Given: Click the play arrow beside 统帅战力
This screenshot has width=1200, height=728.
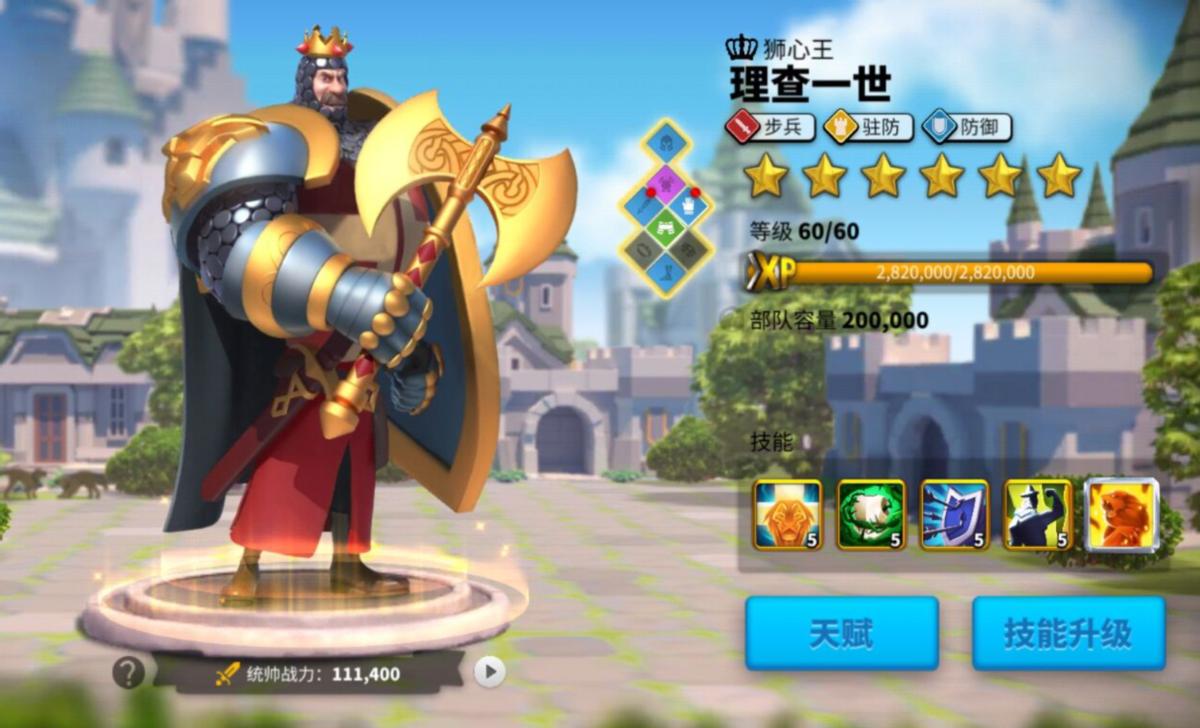Looking at the screenshot, I should (489, 672).
